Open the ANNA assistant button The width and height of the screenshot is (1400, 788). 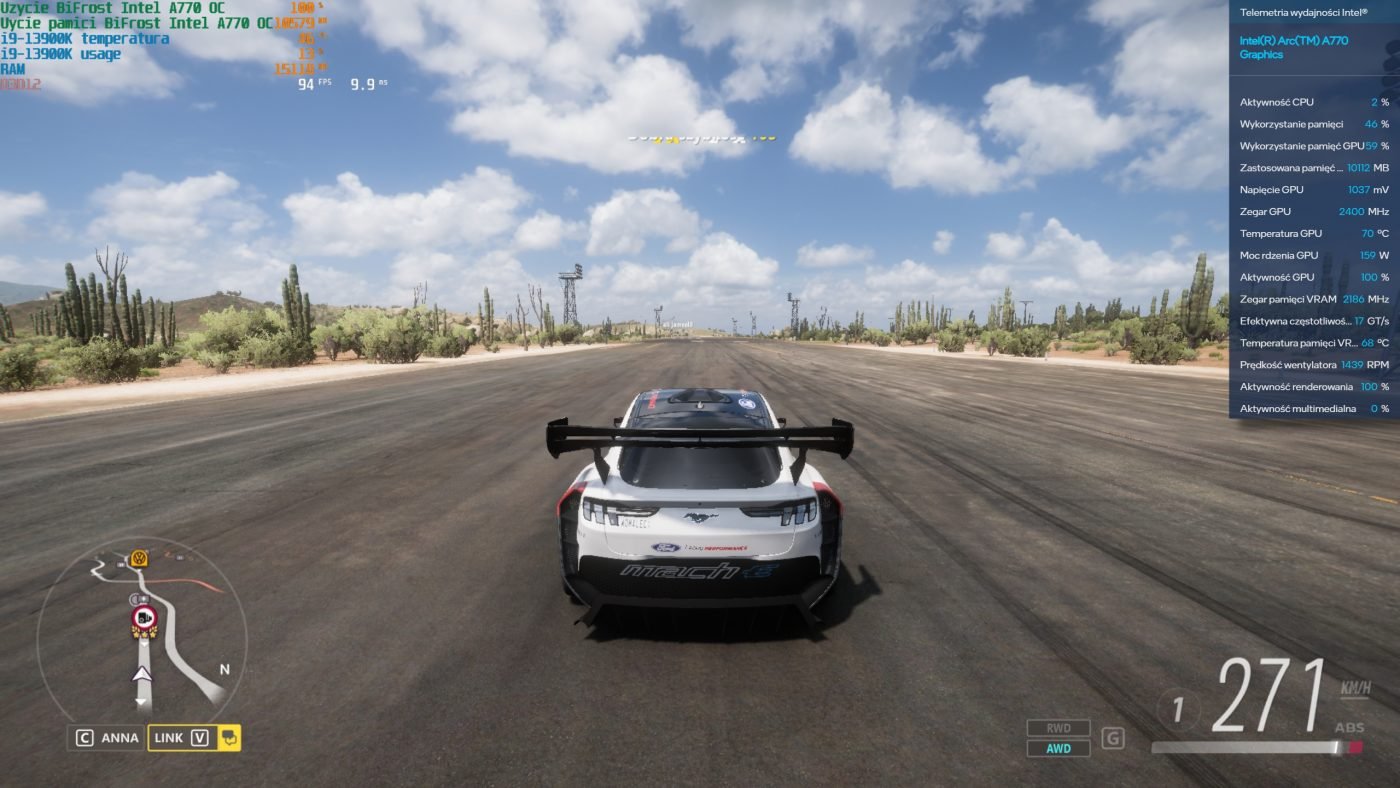click(107, 738)
